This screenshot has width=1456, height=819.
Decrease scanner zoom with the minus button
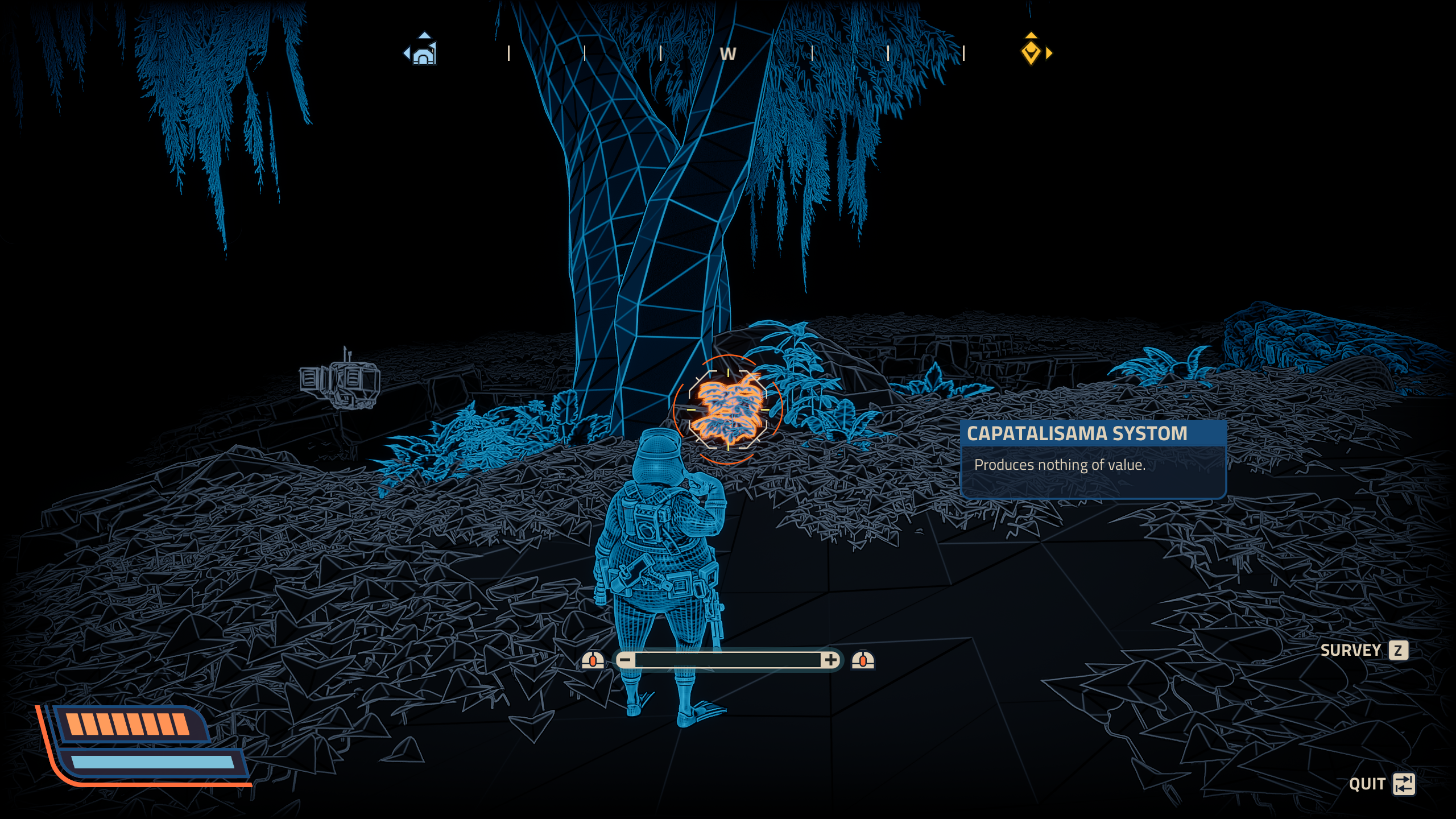(x=625, y=660)
